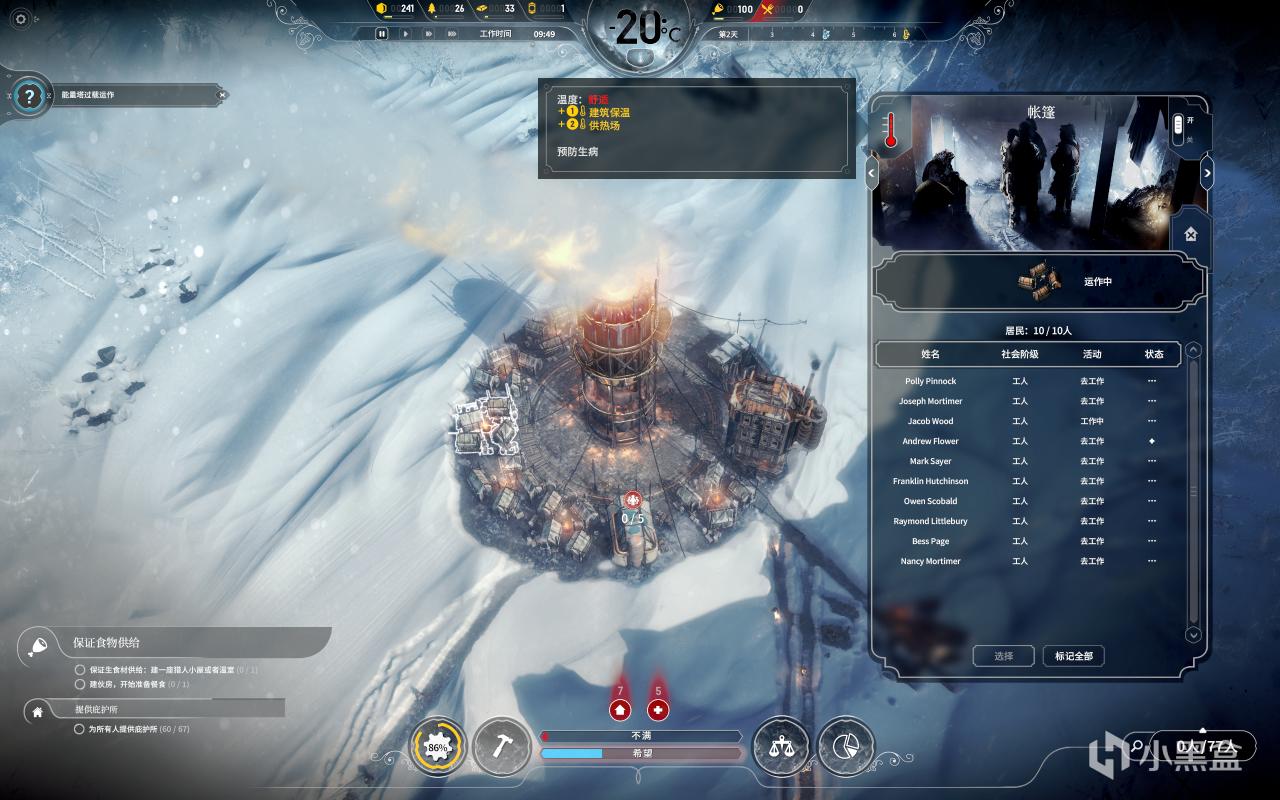Viewport: 1280px width, 800px height.
Task: Select resident Polly Pinnock in the list
Action: (930, 381)
